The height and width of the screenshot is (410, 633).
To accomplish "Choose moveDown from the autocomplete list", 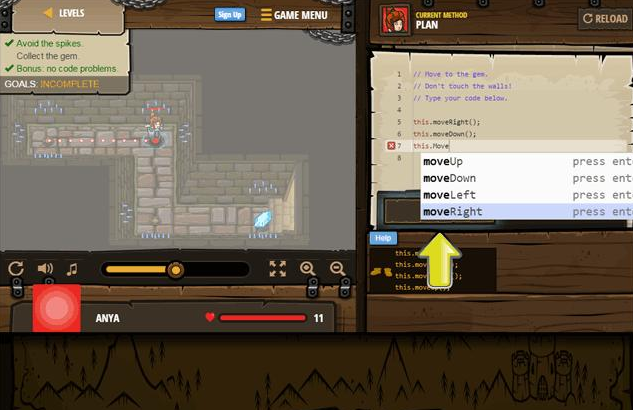I will (449, 178).
